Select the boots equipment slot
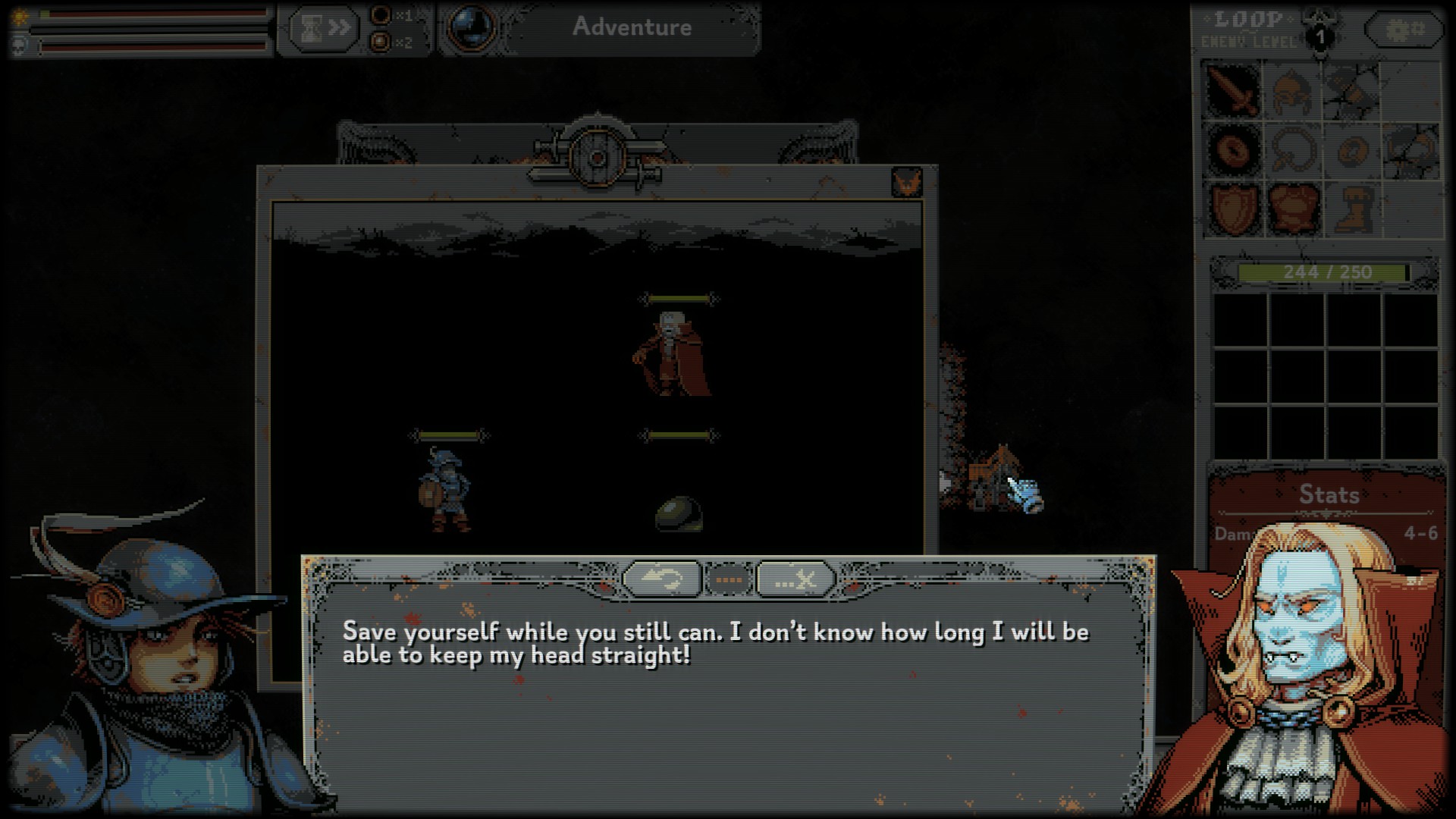1456x819 pixels. (x=1351, y=208)
